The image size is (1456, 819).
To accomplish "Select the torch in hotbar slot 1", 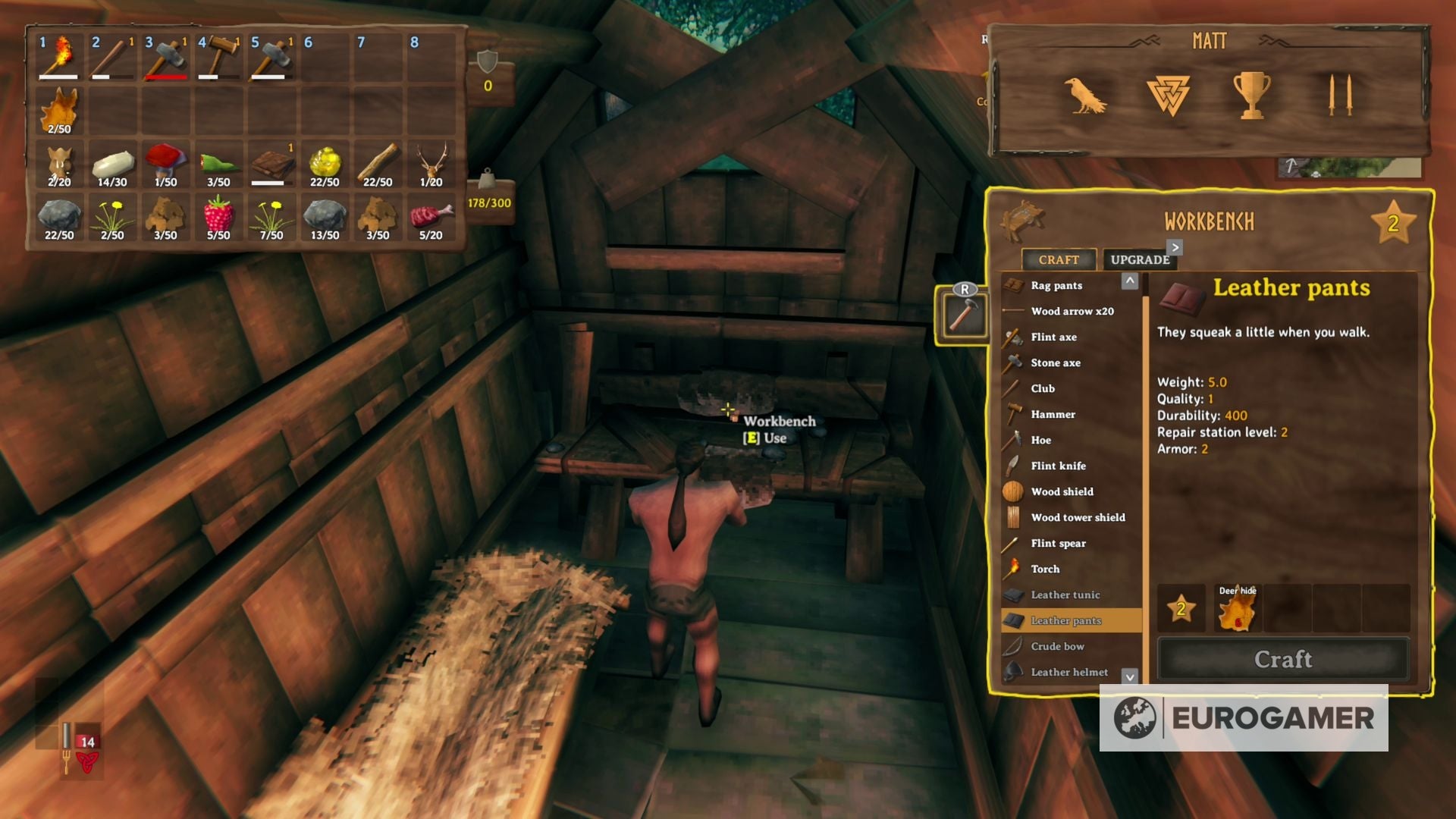I will (x=58, y=59).
